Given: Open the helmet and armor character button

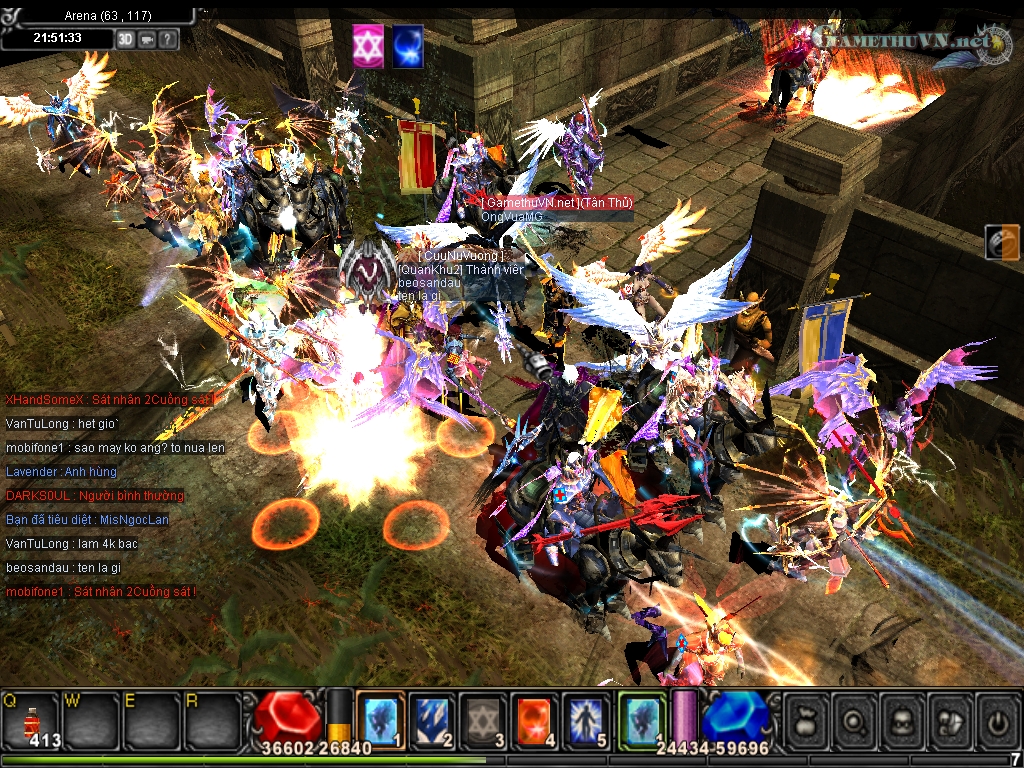Looking at the screenshot, I should (951, 718).
